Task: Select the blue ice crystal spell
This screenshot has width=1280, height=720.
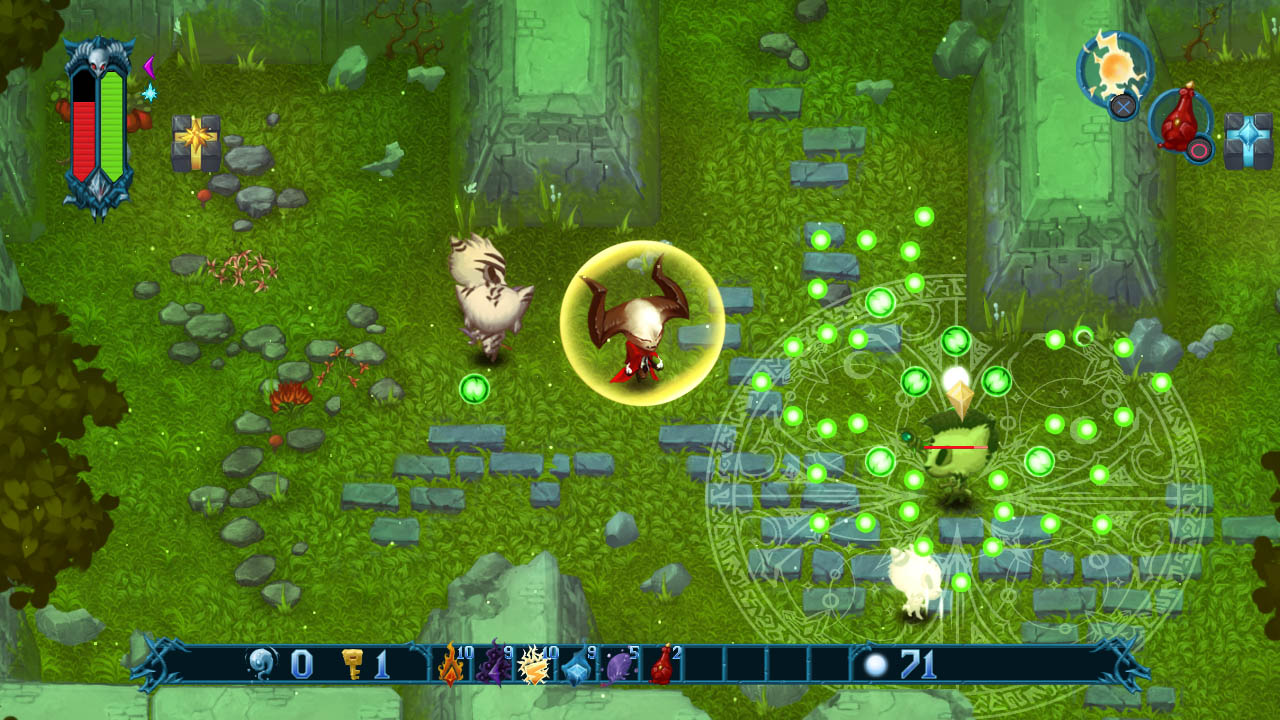Action: [x=577, y=668]
